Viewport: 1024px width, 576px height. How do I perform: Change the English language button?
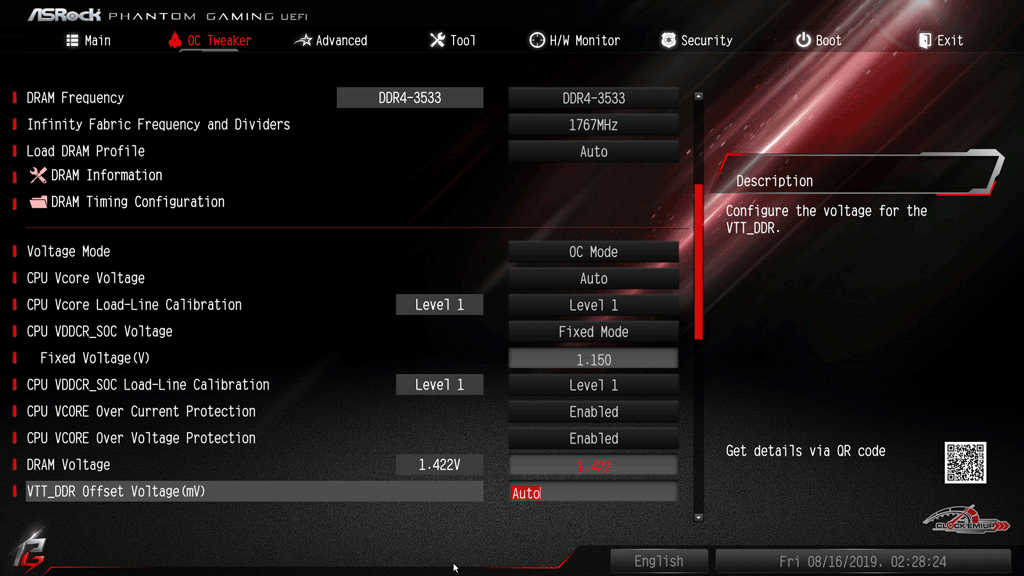[658, 561]
